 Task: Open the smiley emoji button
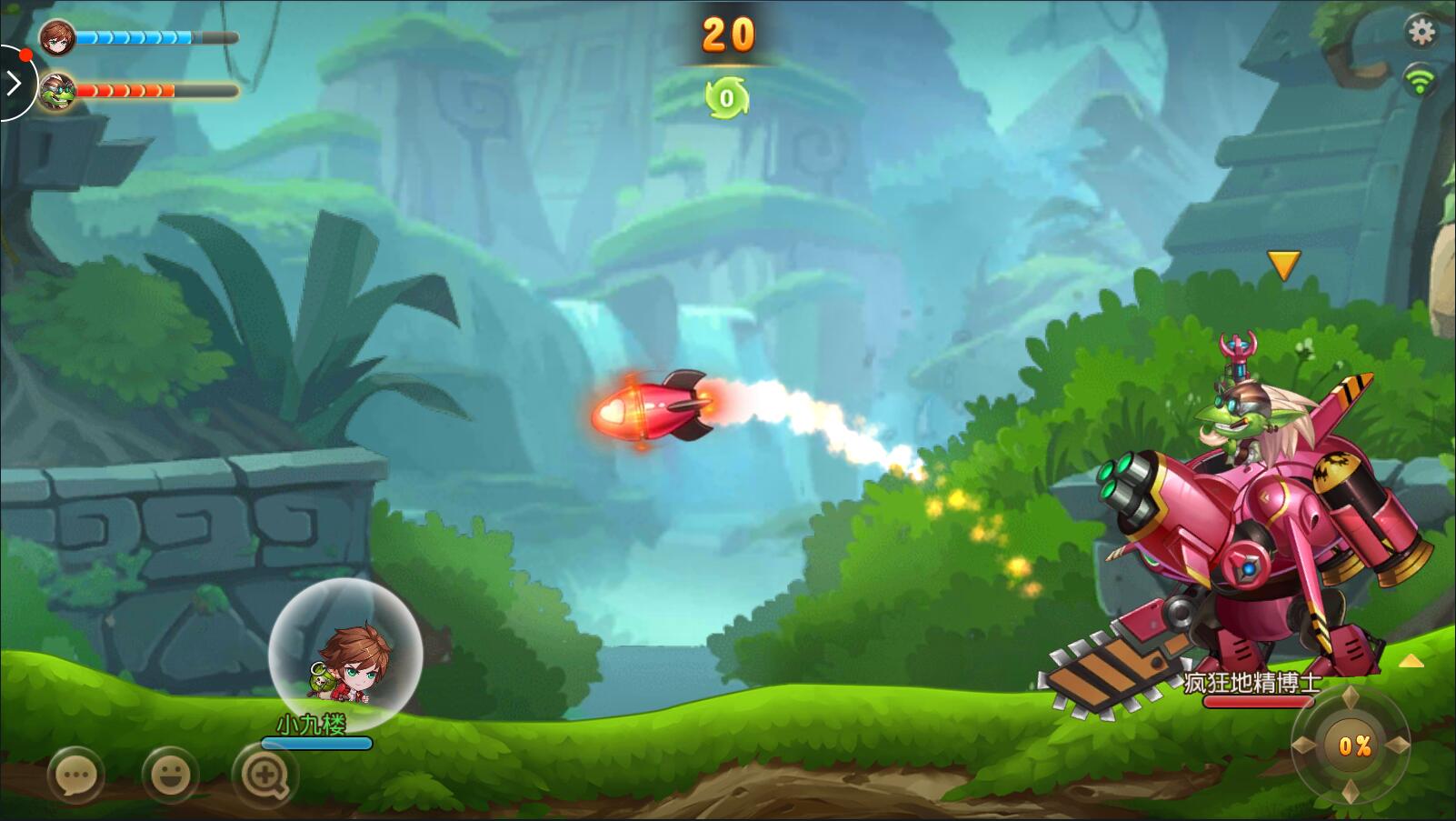pyautogui.click(x=170, y=776)
